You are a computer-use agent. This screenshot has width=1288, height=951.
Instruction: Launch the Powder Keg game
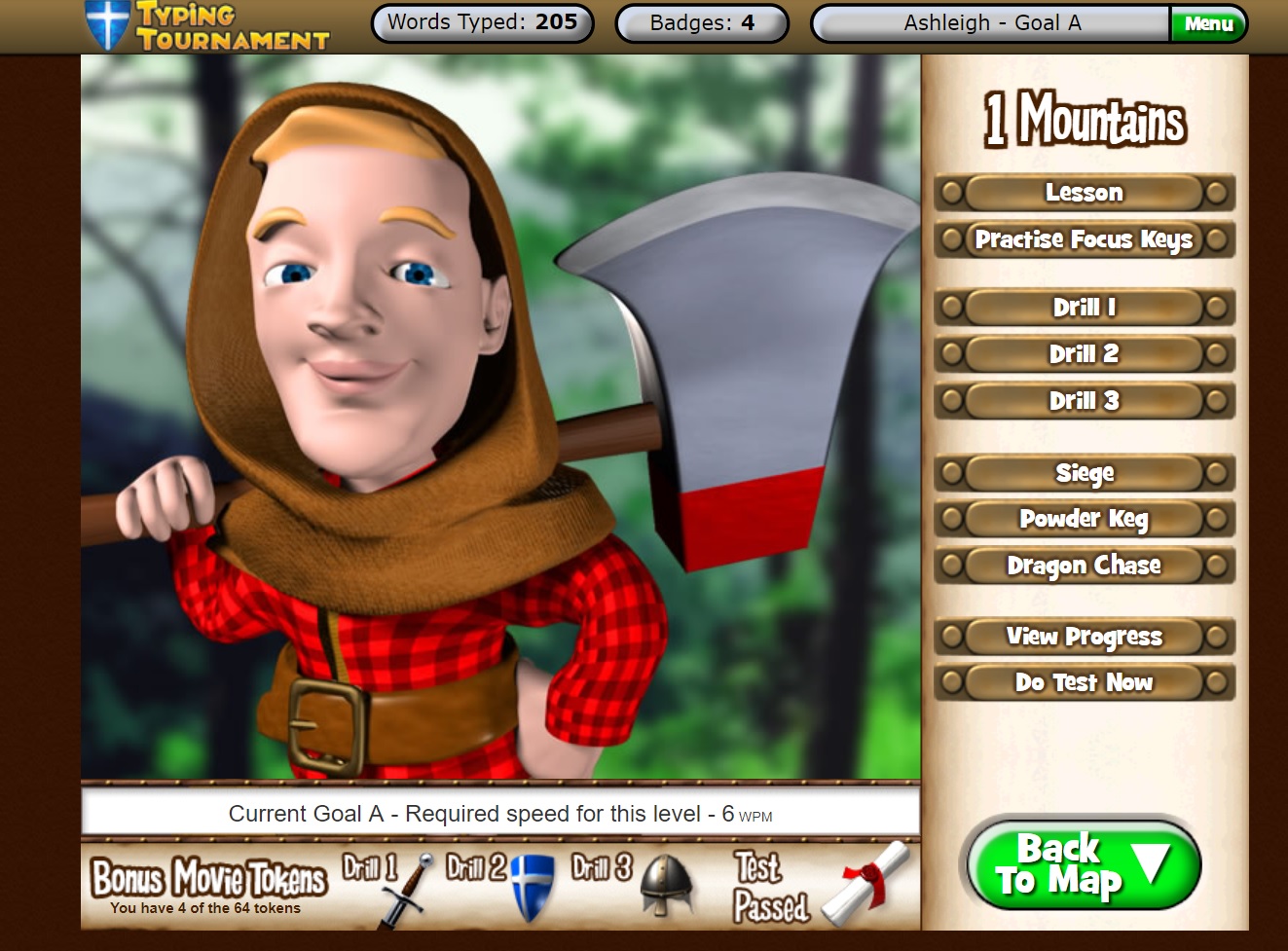click(x=1083, y=519)
